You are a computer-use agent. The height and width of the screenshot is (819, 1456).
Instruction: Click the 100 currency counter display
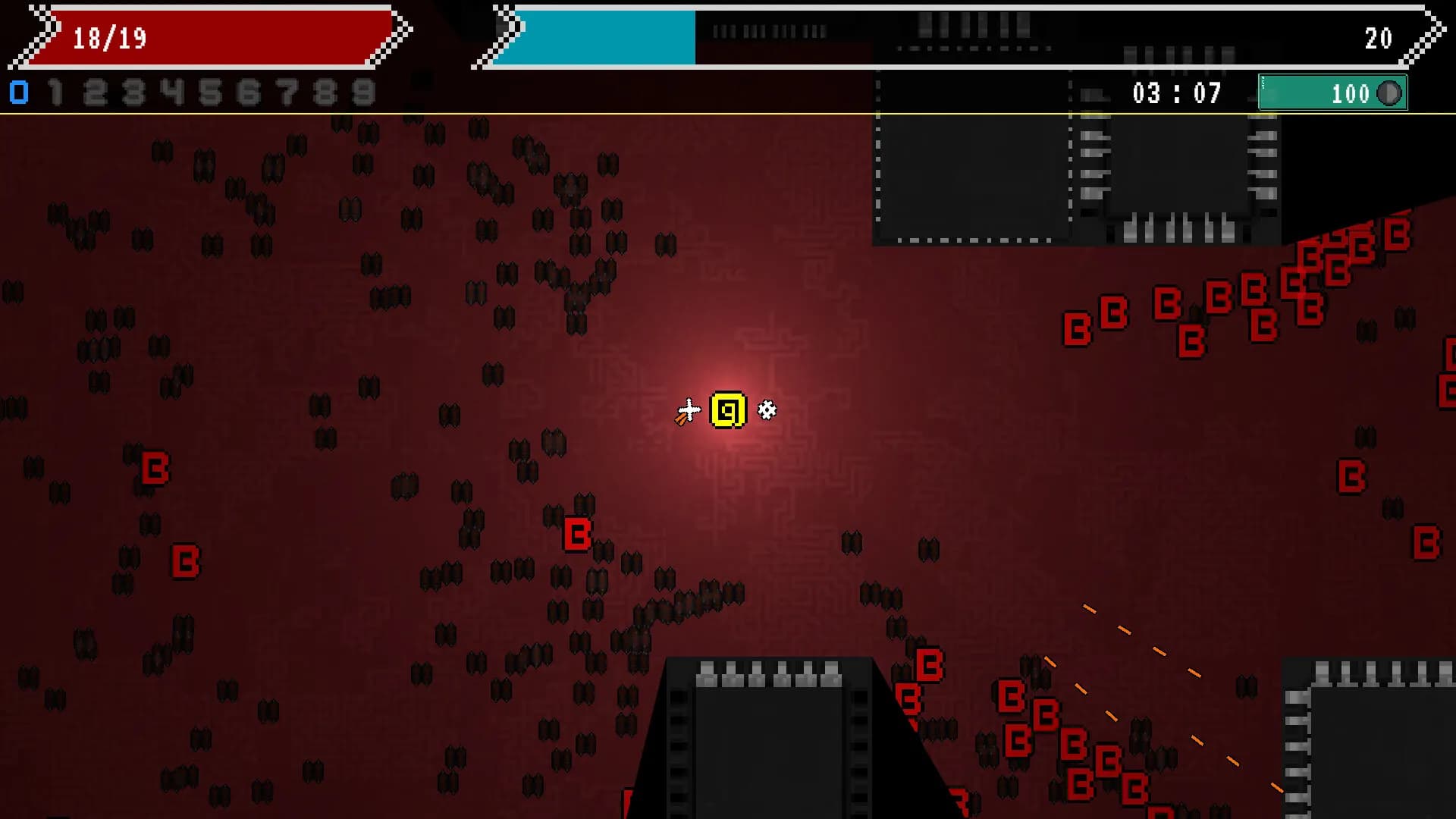[1350, 94]
